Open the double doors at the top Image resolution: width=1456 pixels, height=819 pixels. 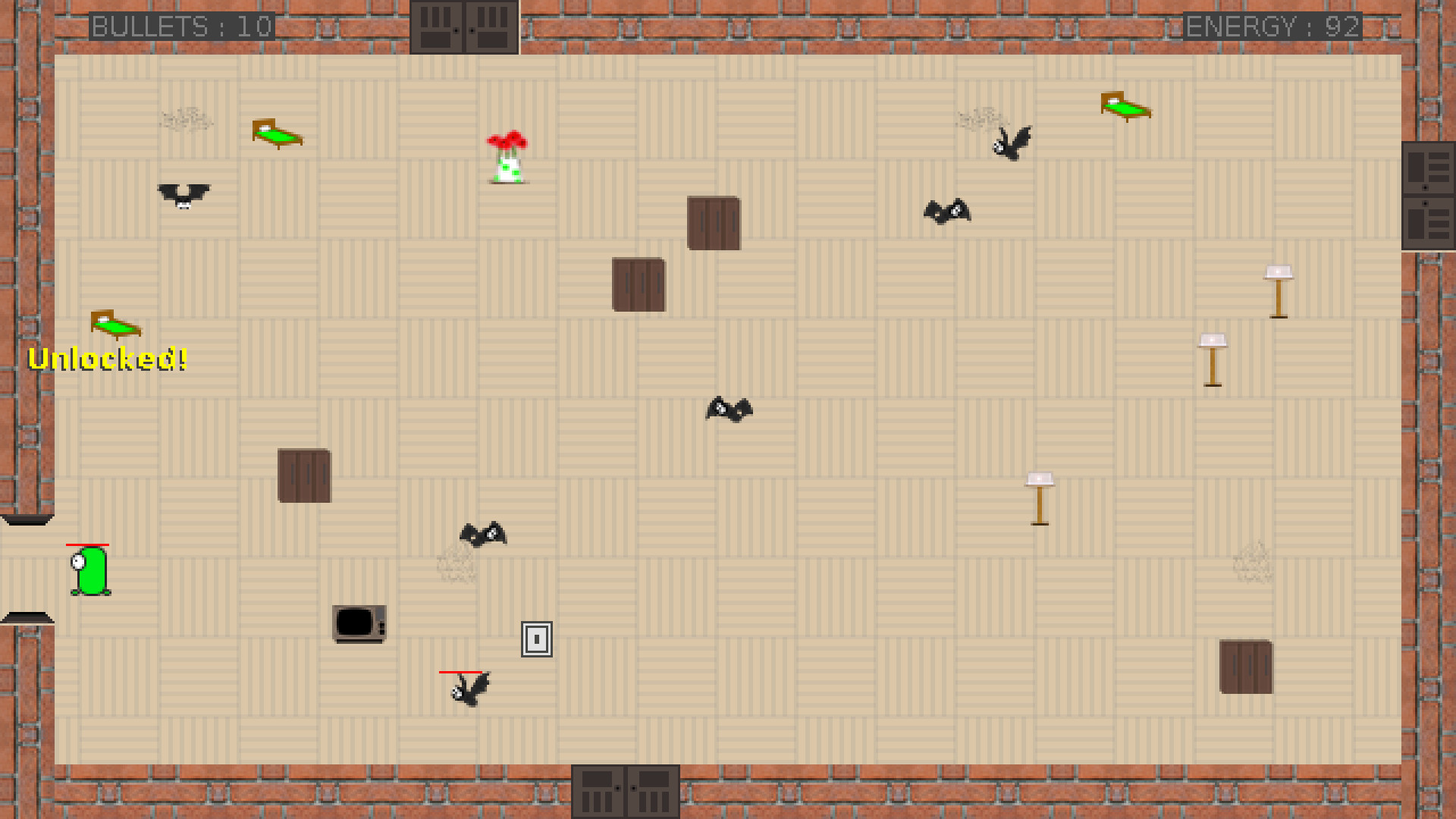pyautogui.click(x=465, y=28)
